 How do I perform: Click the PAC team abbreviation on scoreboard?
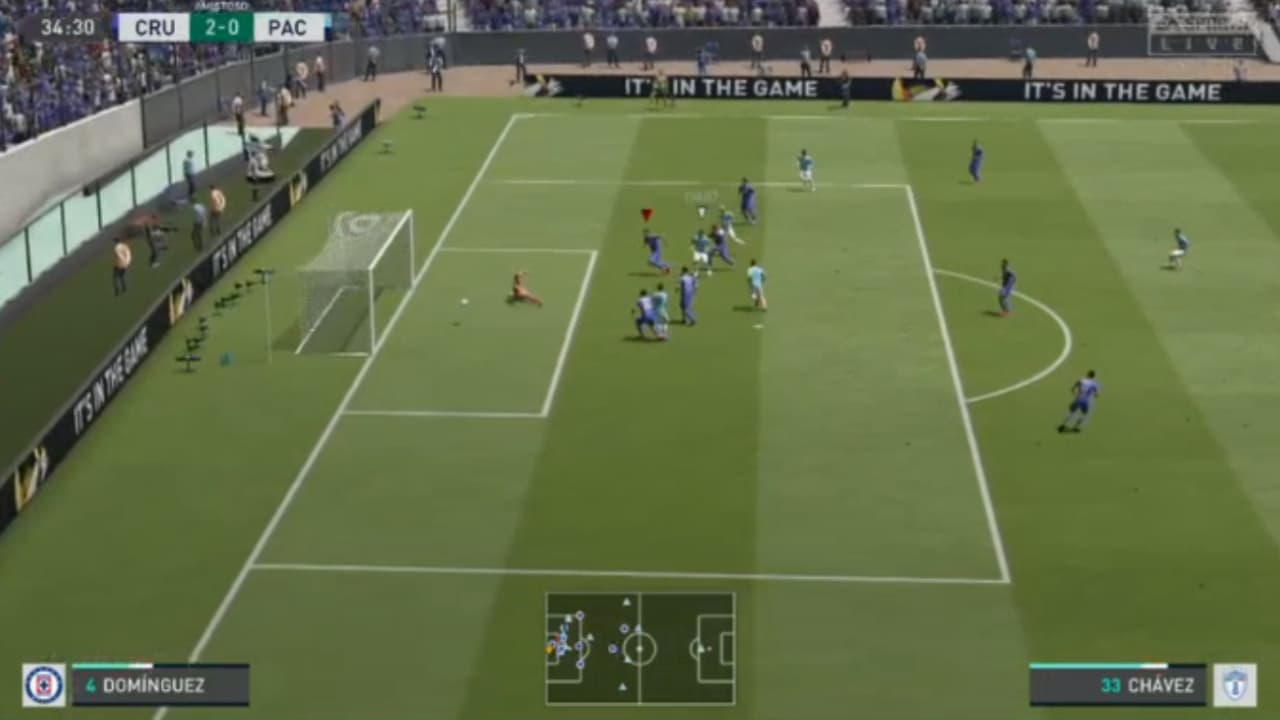tap(288, 28)
